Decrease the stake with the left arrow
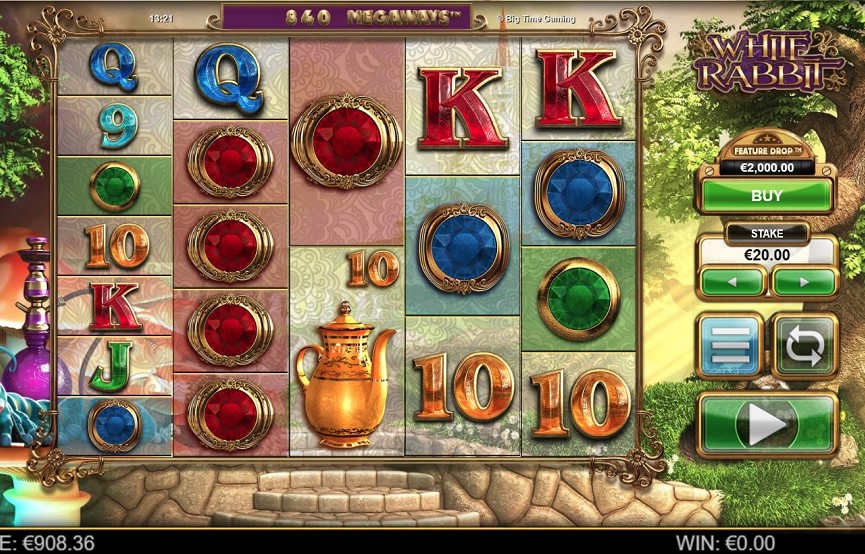Viewport: 865px width, 554px height. [733, 282]
